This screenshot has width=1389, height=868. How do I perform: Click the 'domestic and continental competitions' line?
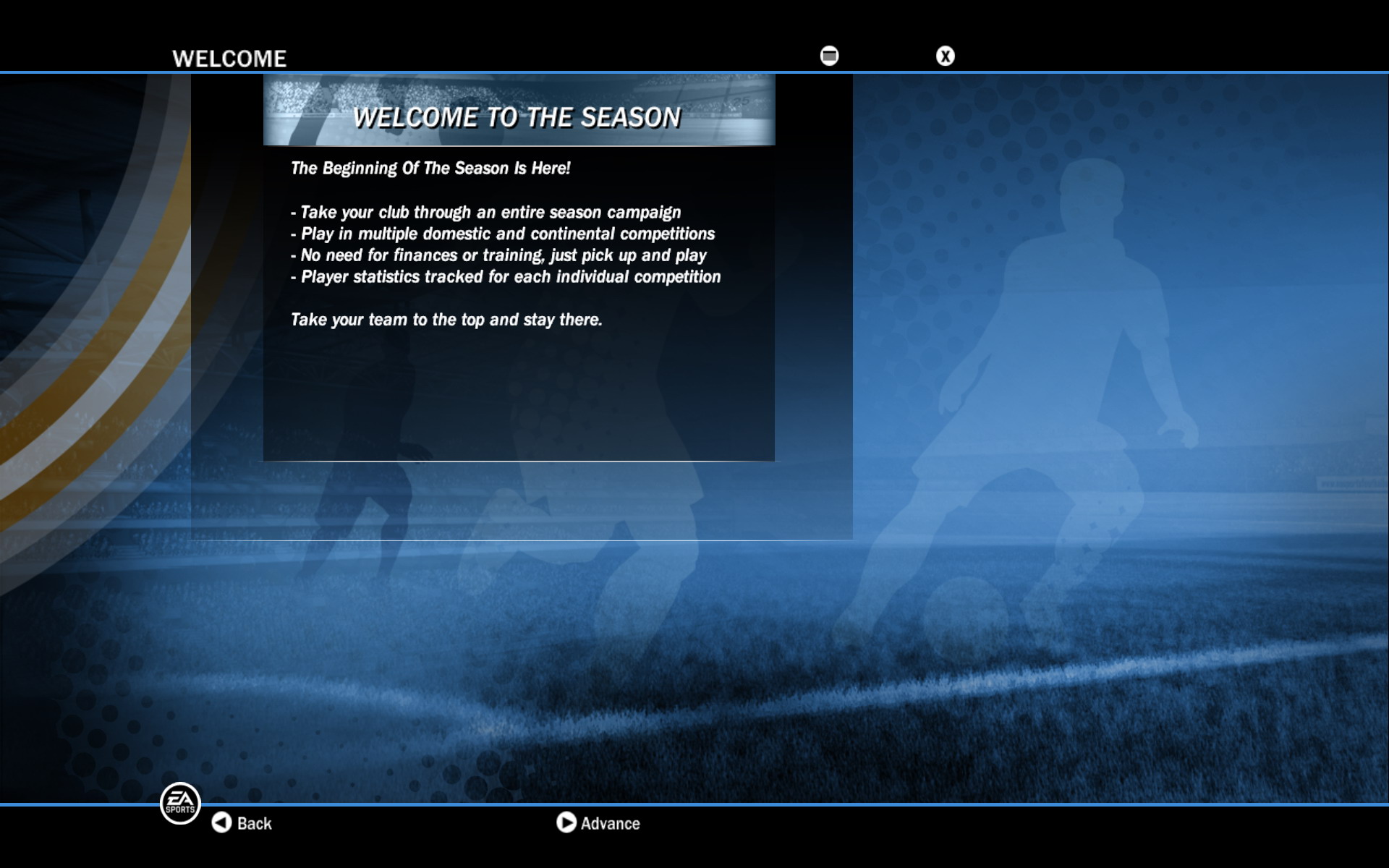click(x=503, y=234)
